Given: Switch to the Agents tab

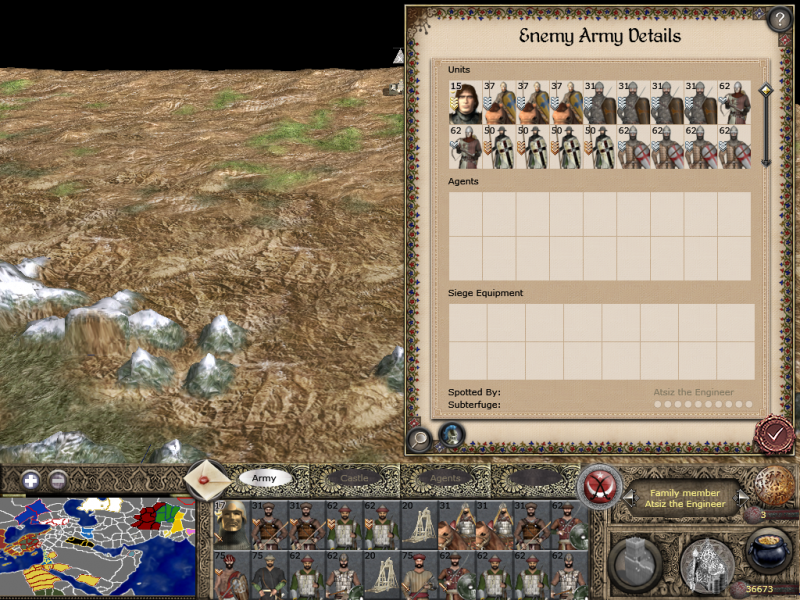Looking at the screenshot, I should point(444,479).
